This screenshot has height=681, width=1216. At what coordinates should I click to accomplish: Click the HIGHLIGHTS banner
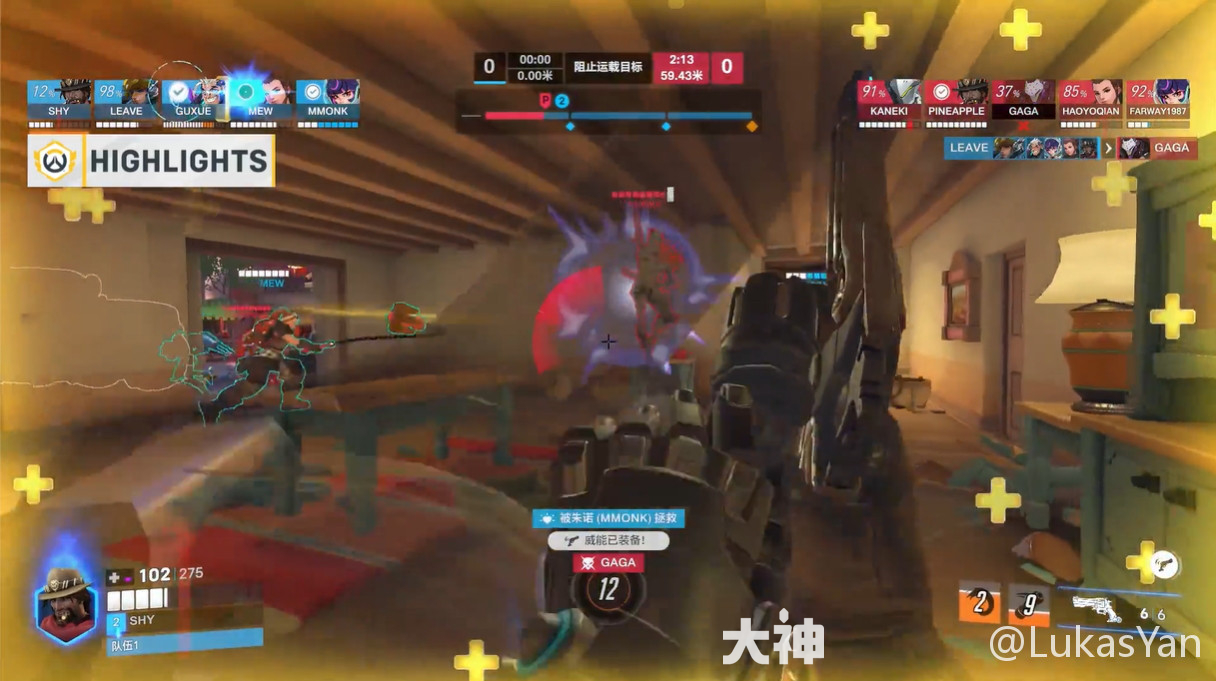[x=151, y=161]
